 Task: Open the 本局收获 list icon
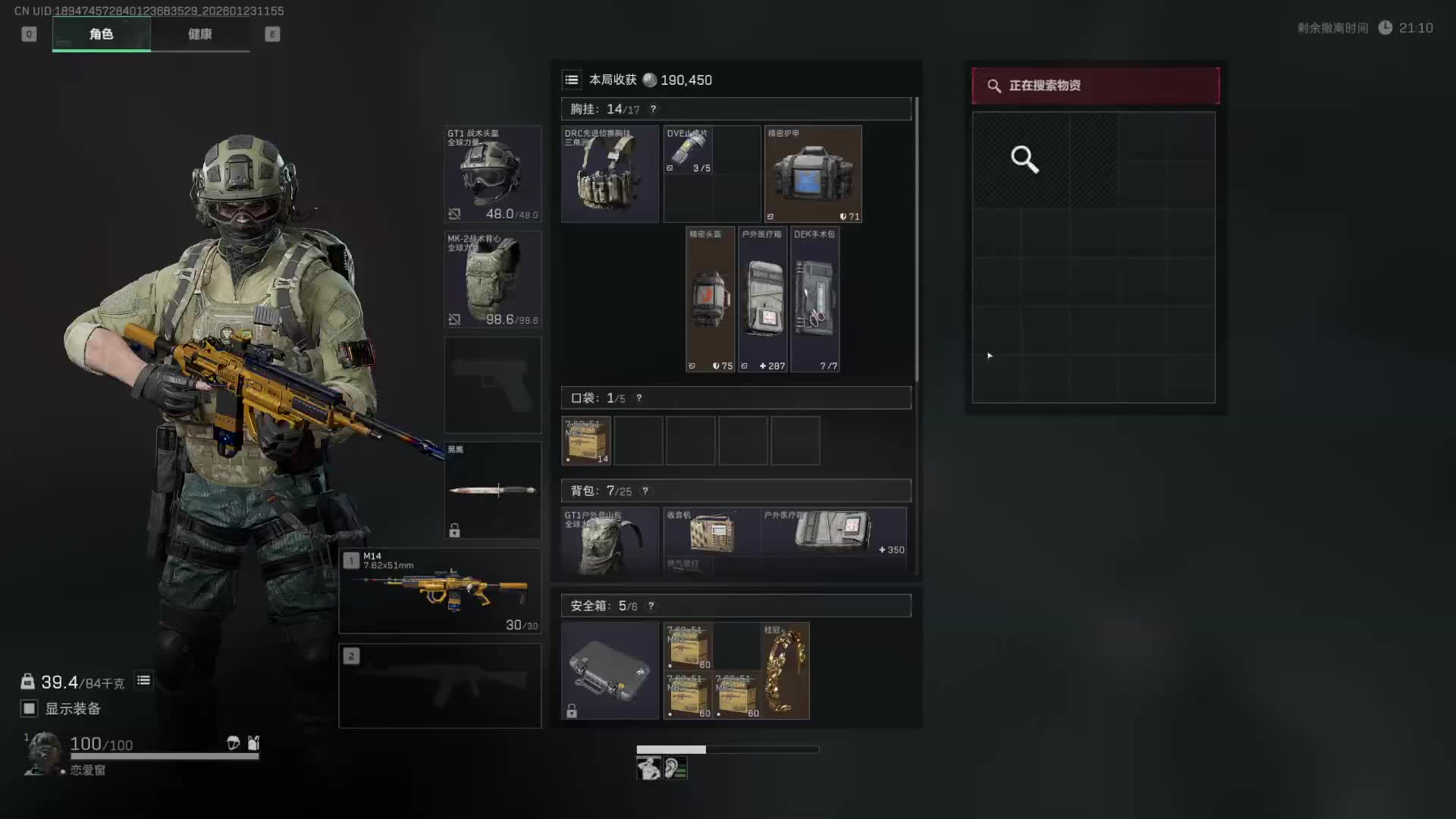572,80
